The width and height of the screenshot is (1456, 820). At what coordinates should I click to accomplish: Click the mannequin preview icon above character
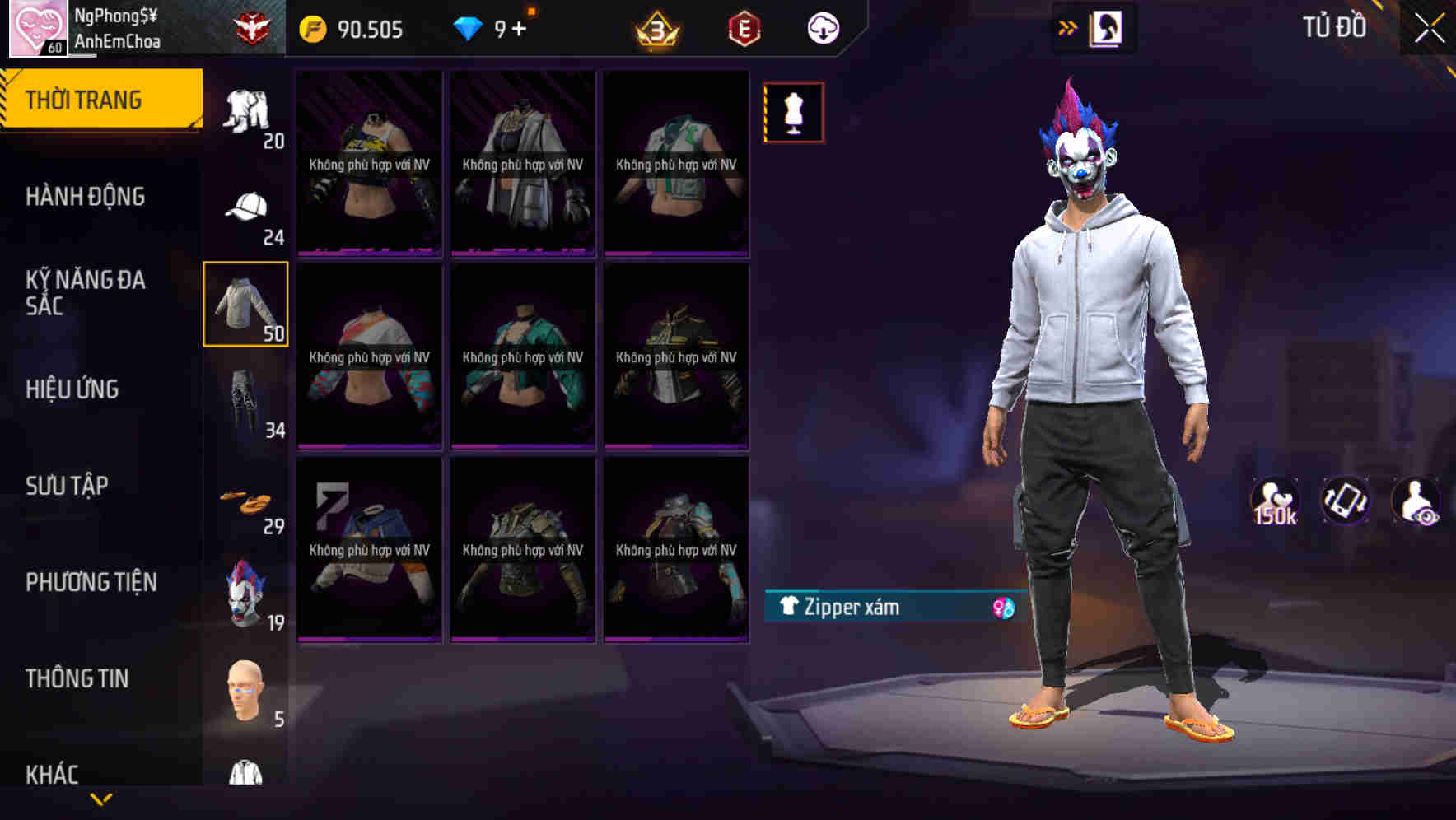[793, 113]
